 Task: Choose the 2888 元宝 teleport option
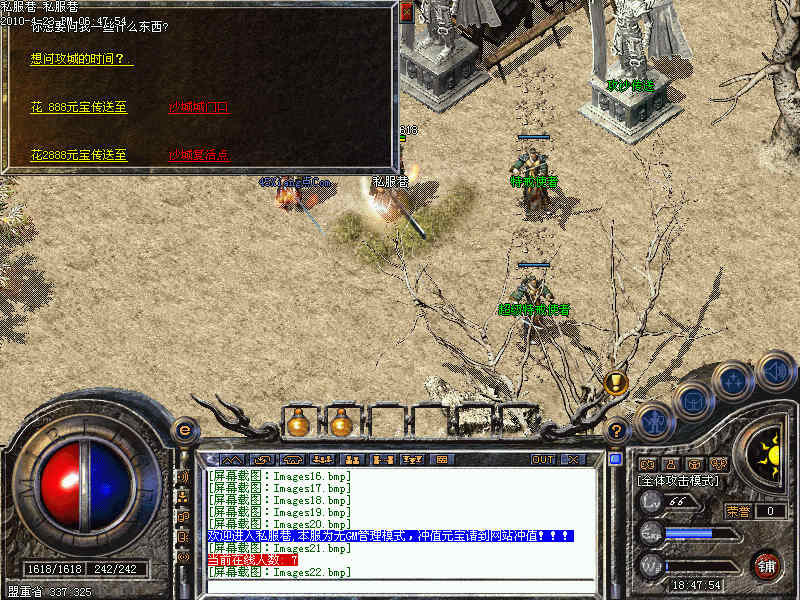pyautogui.click(x=79, y=155)
